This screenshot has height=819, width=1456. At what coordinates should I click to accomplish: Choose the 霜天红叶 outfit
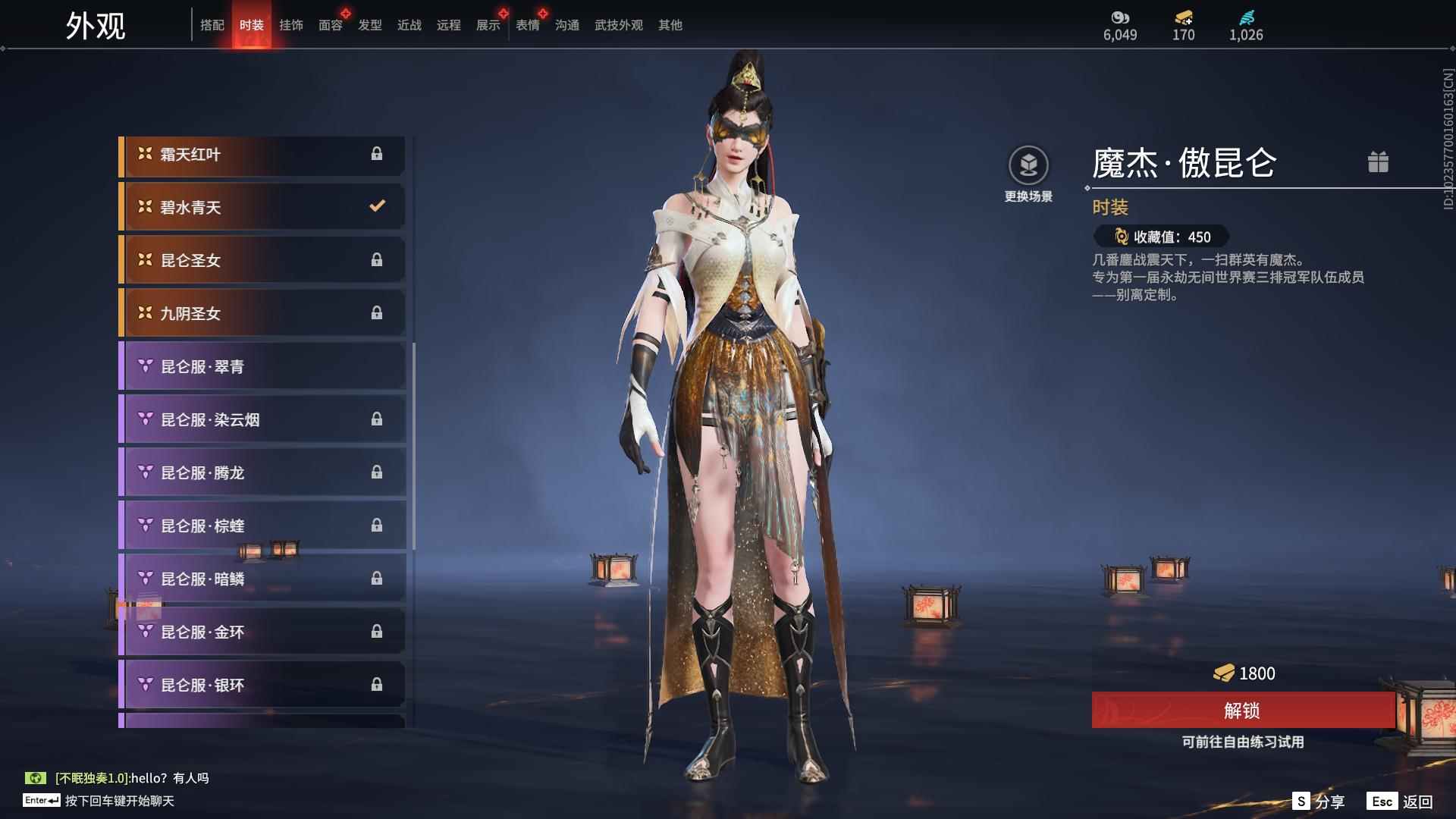[x=262, y=155]
